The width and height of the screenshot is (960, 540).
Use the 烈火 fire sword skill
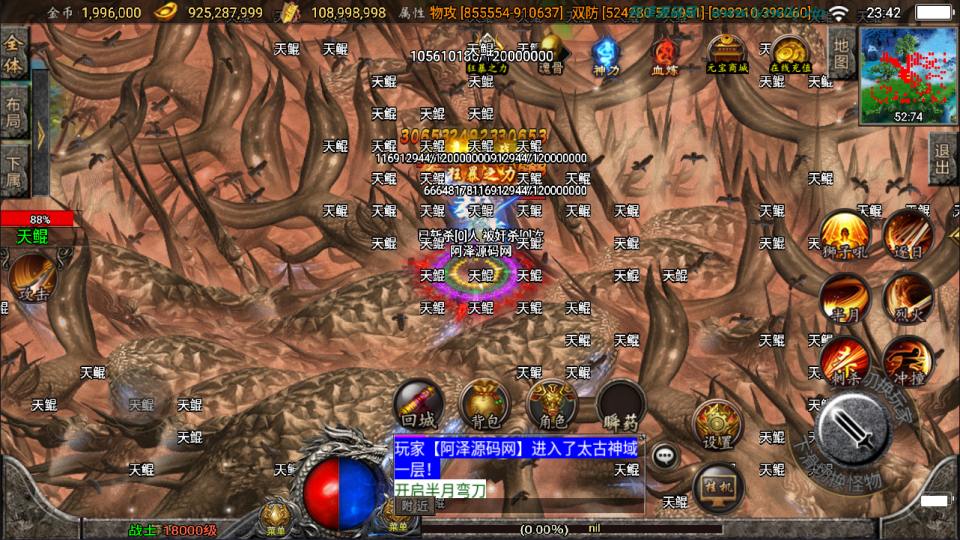pos(907,297)
